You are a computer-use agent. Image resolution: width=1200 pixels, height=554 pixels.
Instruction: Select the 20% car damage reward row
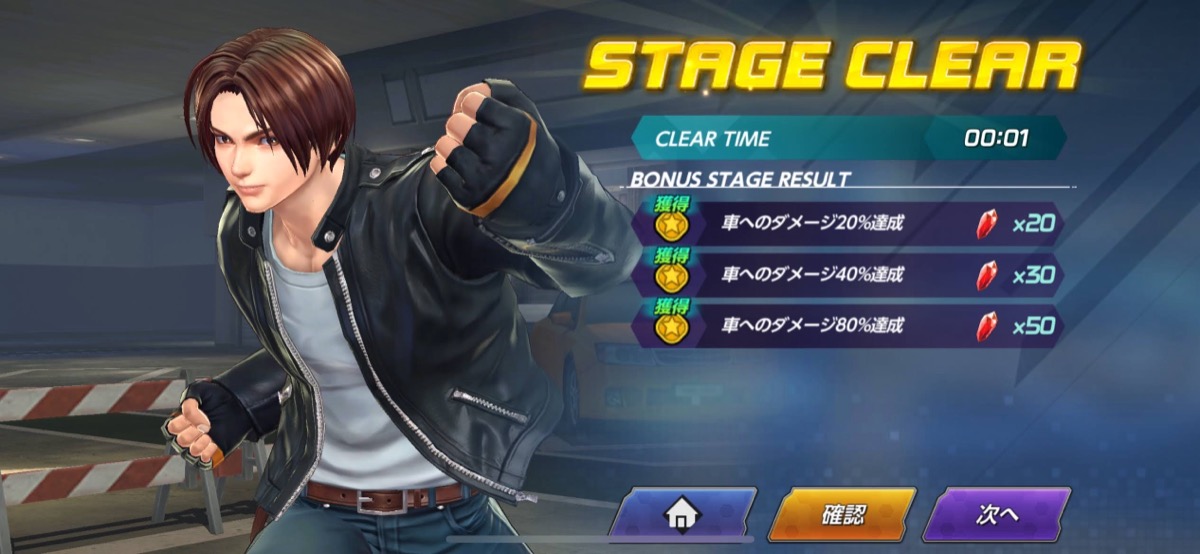(850, 224)
